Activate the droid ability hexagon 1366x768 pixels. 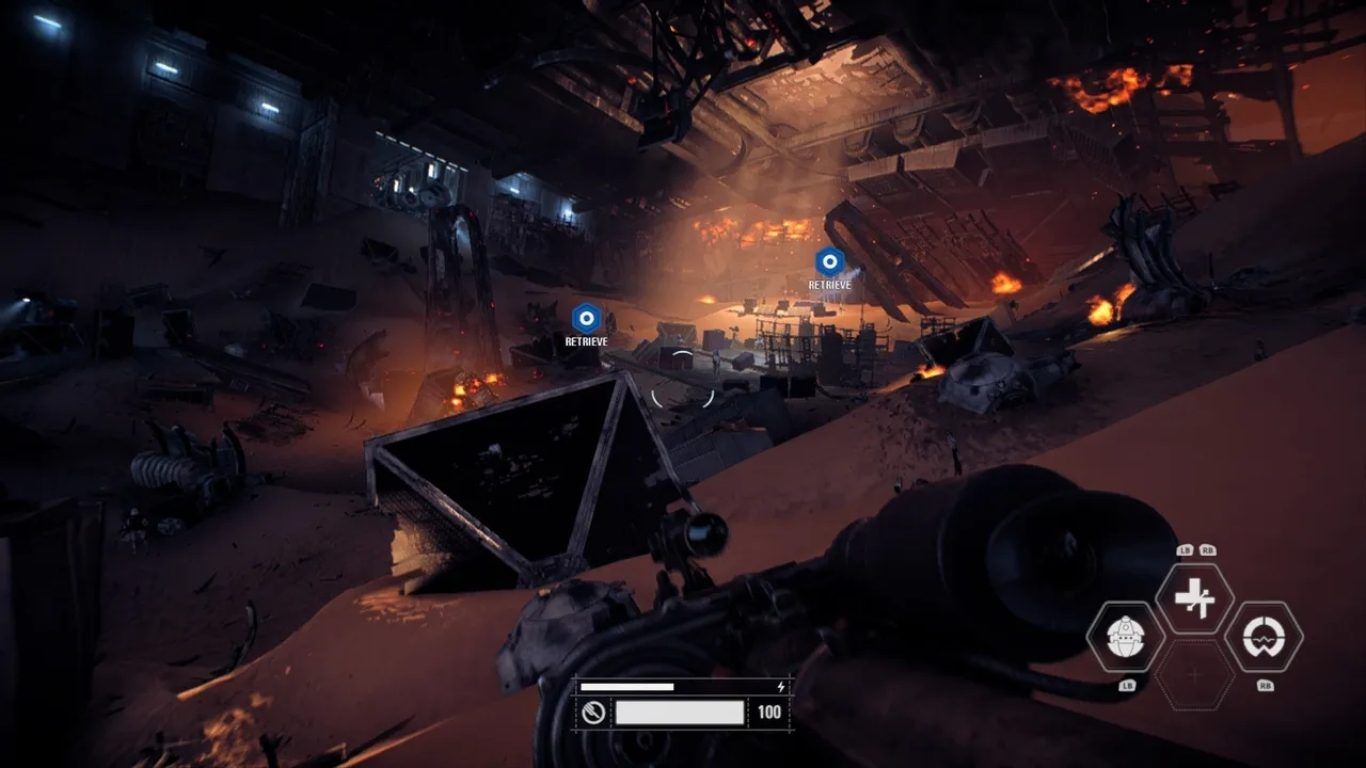(x=1125, y=637)
